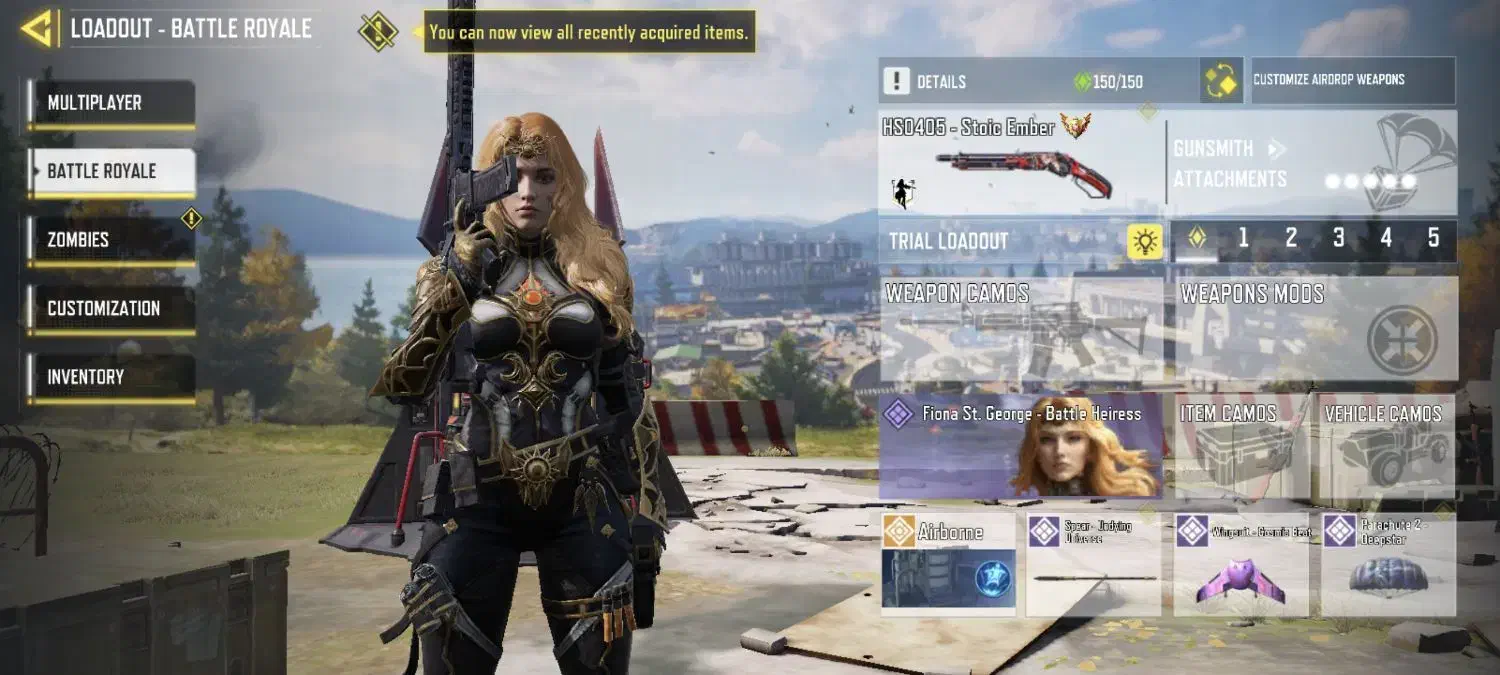The height and width of the screenshot is (675, 1500).
Task: Switch to the Zombies loadout tab
Action: 111,240
